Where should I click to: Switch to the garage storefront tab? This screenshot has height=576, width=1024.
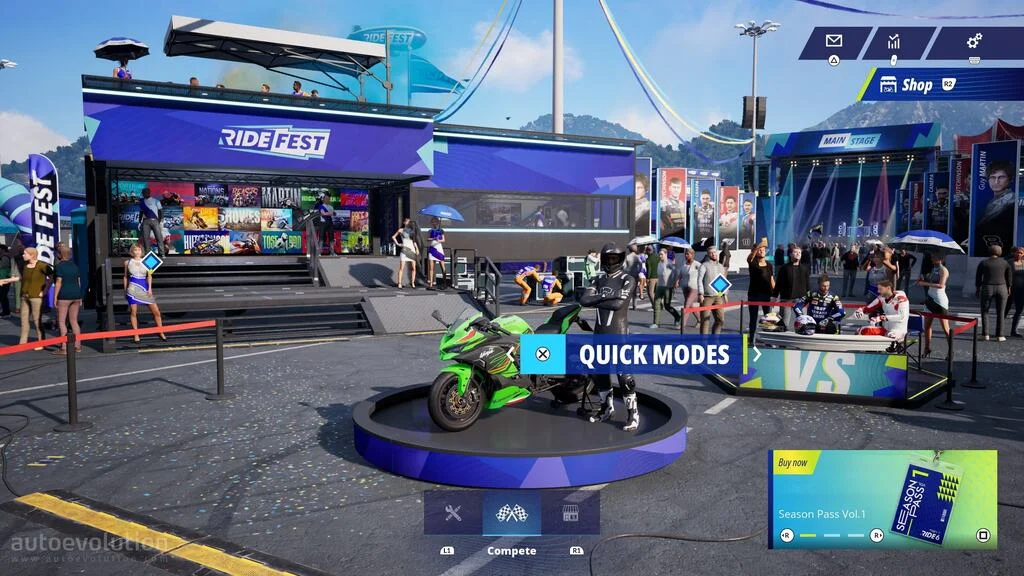coord(570,513)
